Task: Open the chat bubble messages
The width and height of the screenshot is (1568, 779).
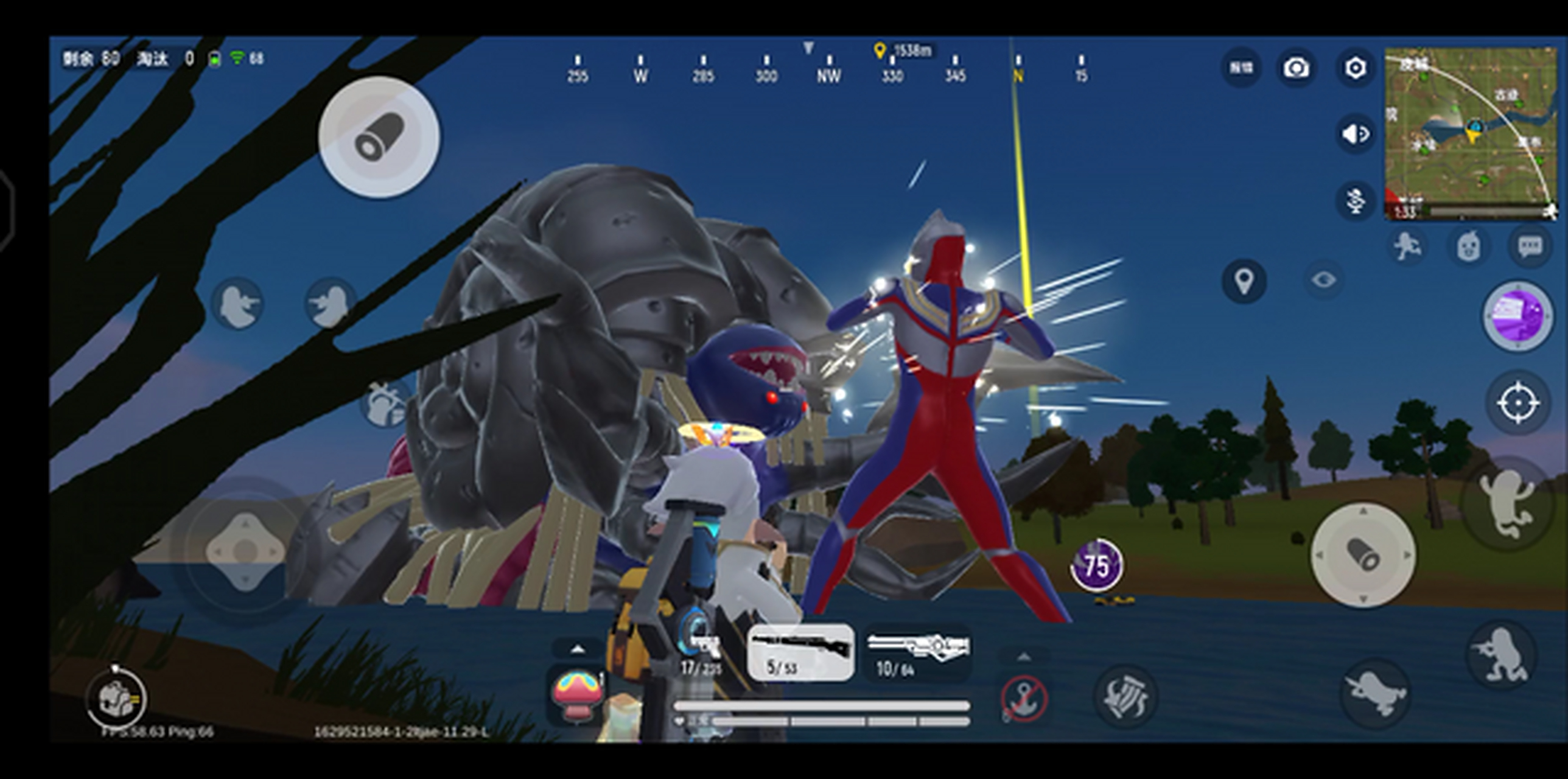Action: [1530, 246]
